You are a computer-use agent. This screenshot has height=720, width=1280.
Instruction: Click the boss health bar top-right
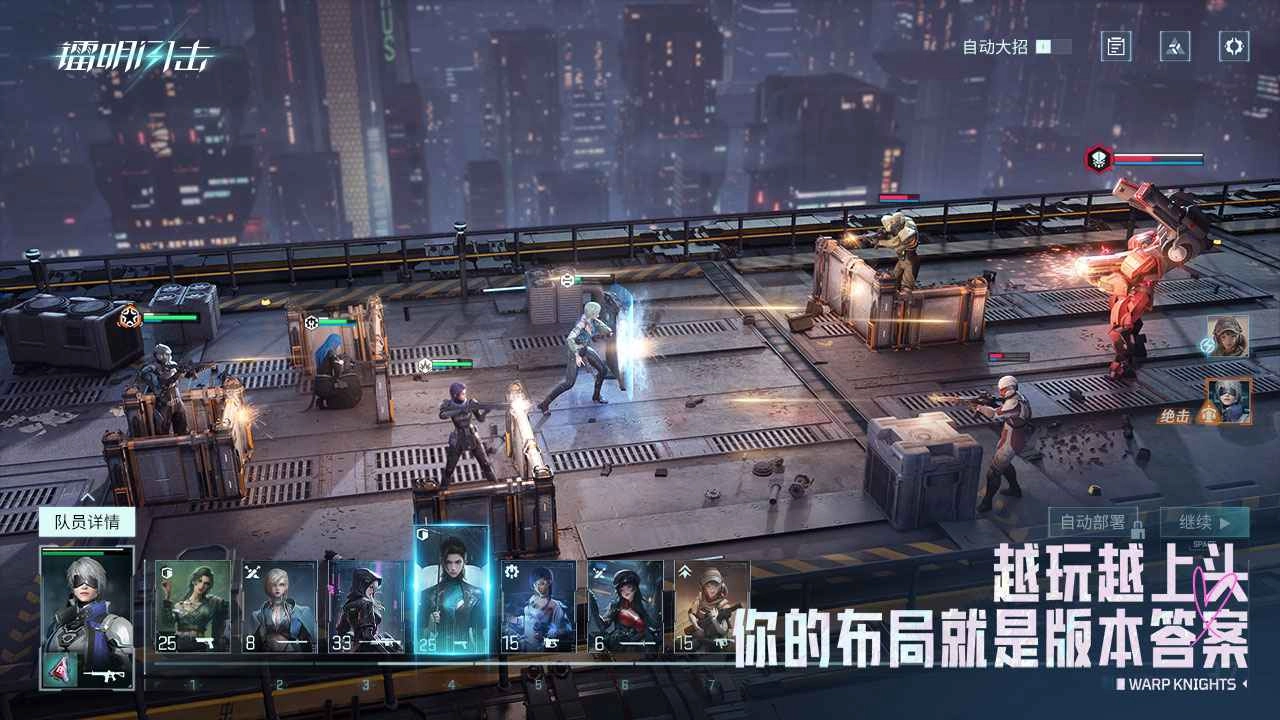[1160, 157]
